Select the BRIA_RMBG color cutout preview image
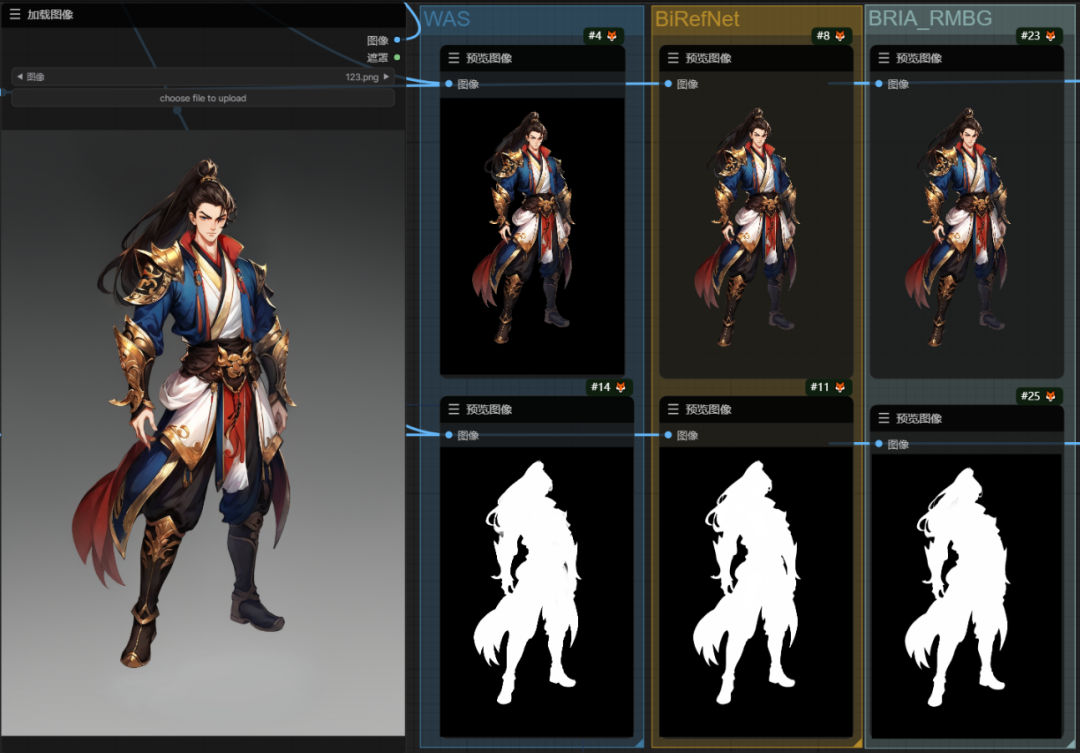1080x753 pixels. [964, 235]
